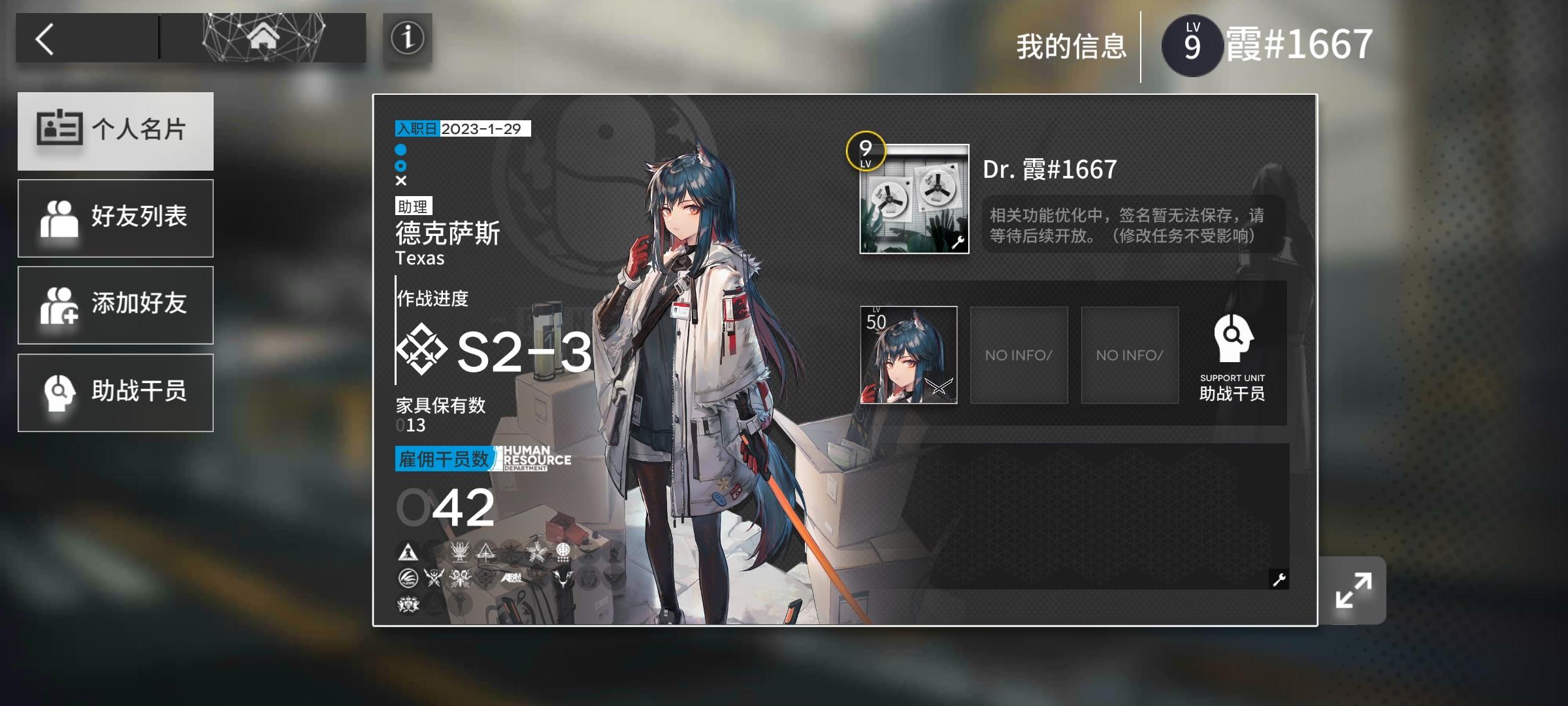Click the add-friend icon in the sidebar
The width and height of the screenshot is (1568, 706).
point(62,305)
